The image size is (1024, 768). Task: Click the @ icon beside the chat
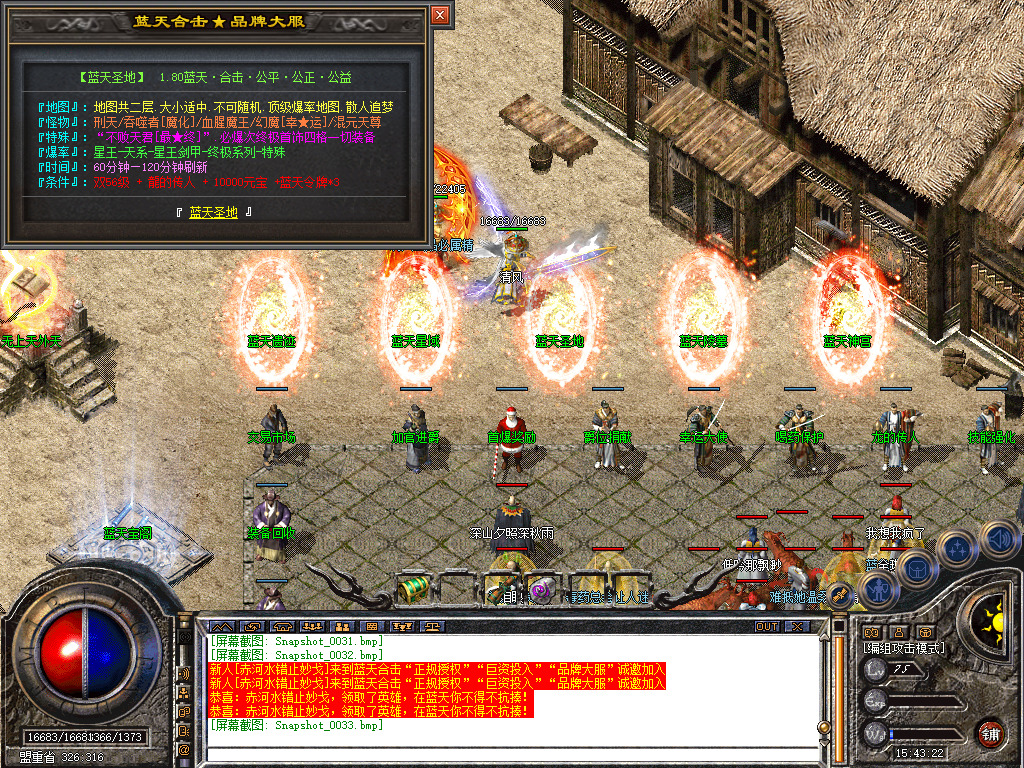pos(184,748)
